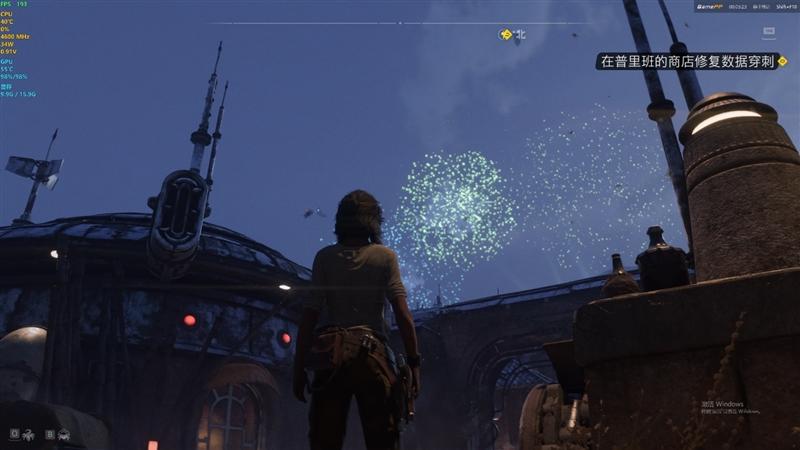The width and height of the screenshot is (800, 450).
Task: Click the GamePP overlay logo
Action: (x=710, y=6)
